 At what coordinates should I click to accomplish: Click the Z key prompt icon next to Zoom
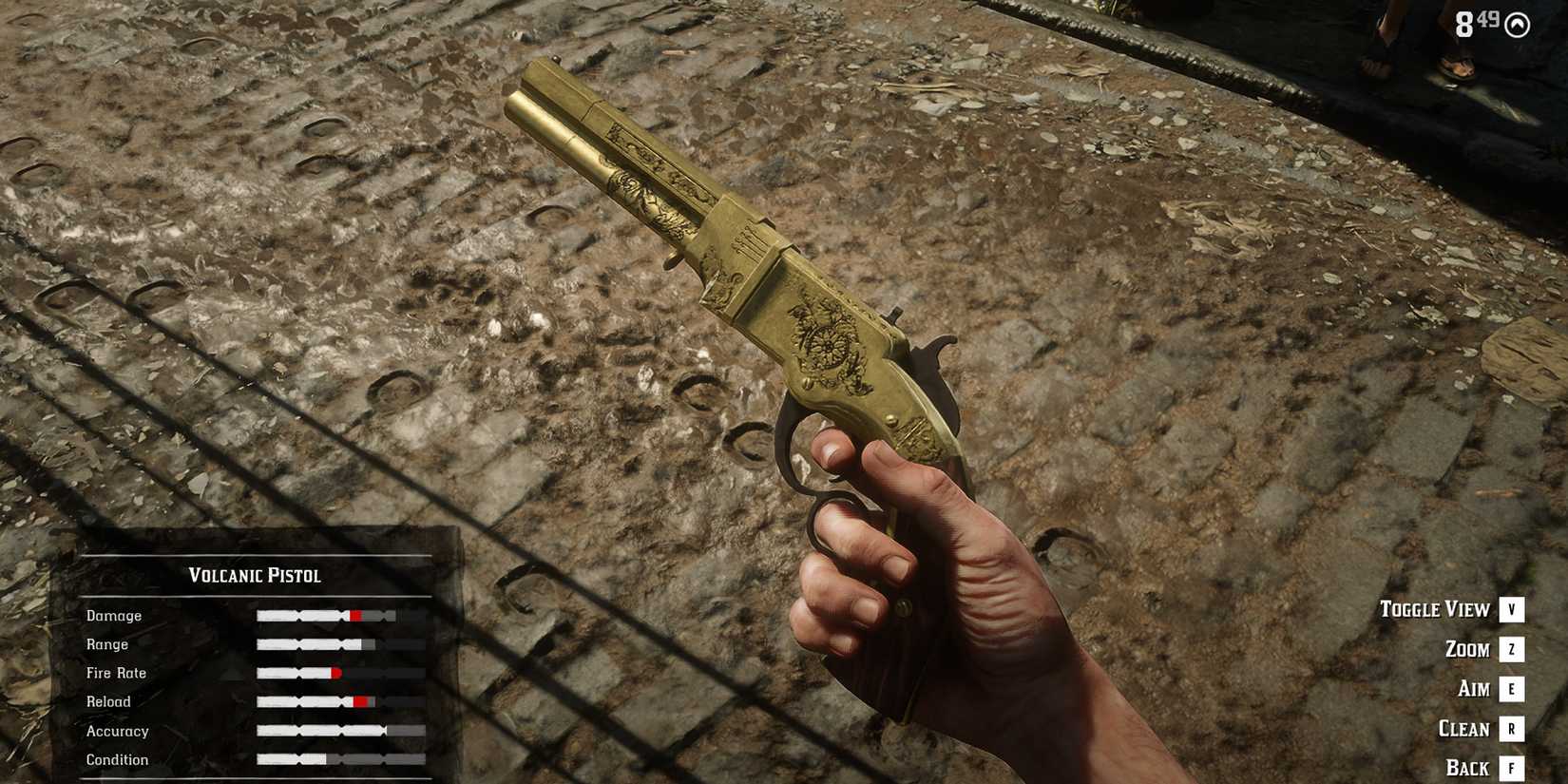[1510, 649]
